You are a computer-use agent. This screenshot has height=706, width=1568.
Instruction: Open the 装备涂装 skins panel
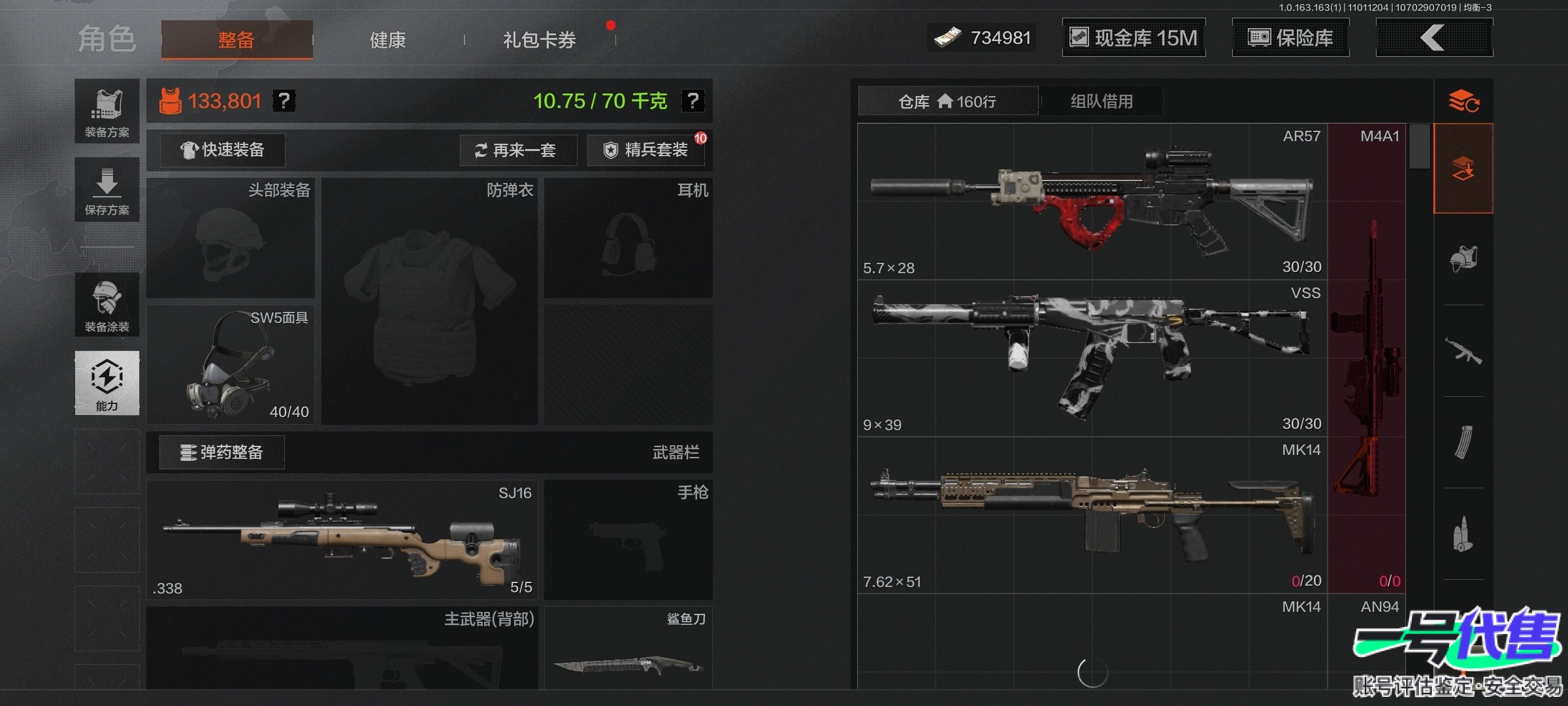(x=107, y=305)
